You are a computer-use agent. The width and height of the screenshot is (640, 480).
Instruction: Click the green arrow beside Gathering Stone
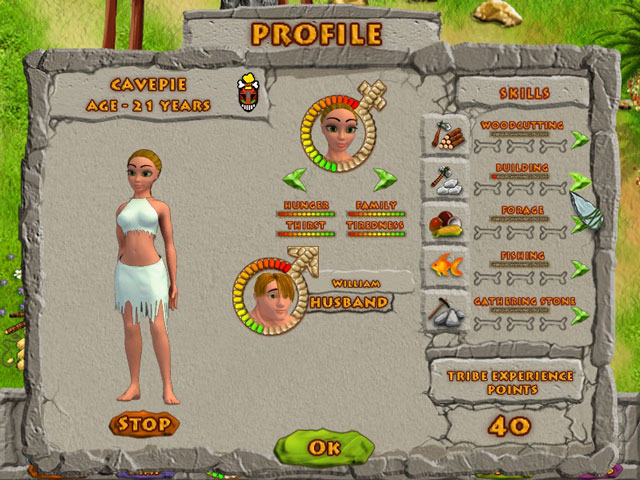click(579, 315)
